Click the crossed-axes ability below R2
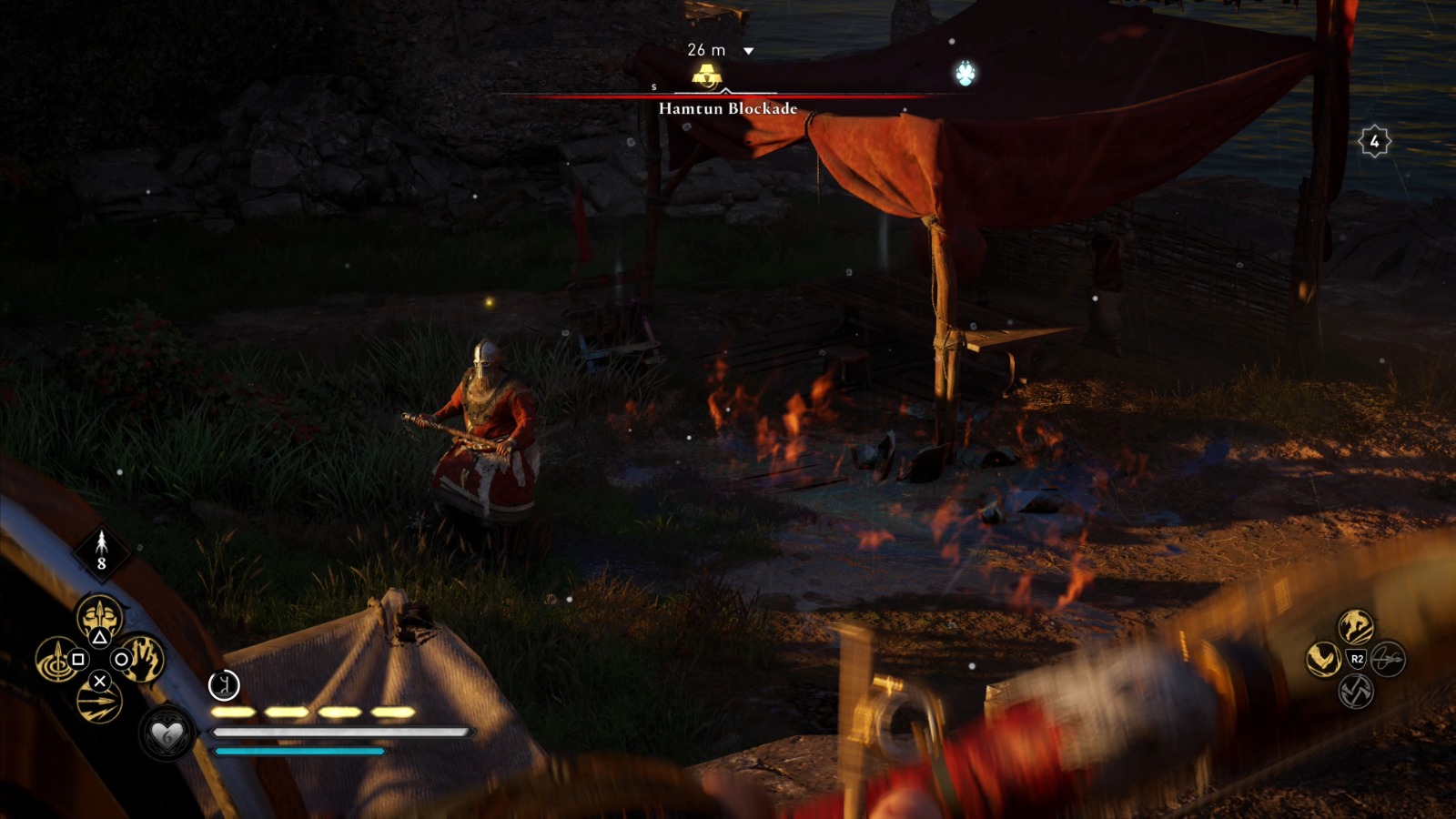 tap(1354, 693)
